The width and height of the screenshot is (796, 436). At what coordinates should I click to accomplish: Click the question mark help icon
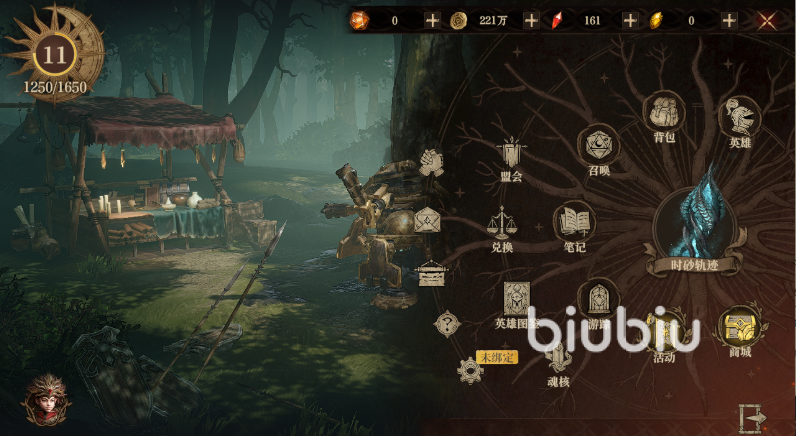coord(446,323)
